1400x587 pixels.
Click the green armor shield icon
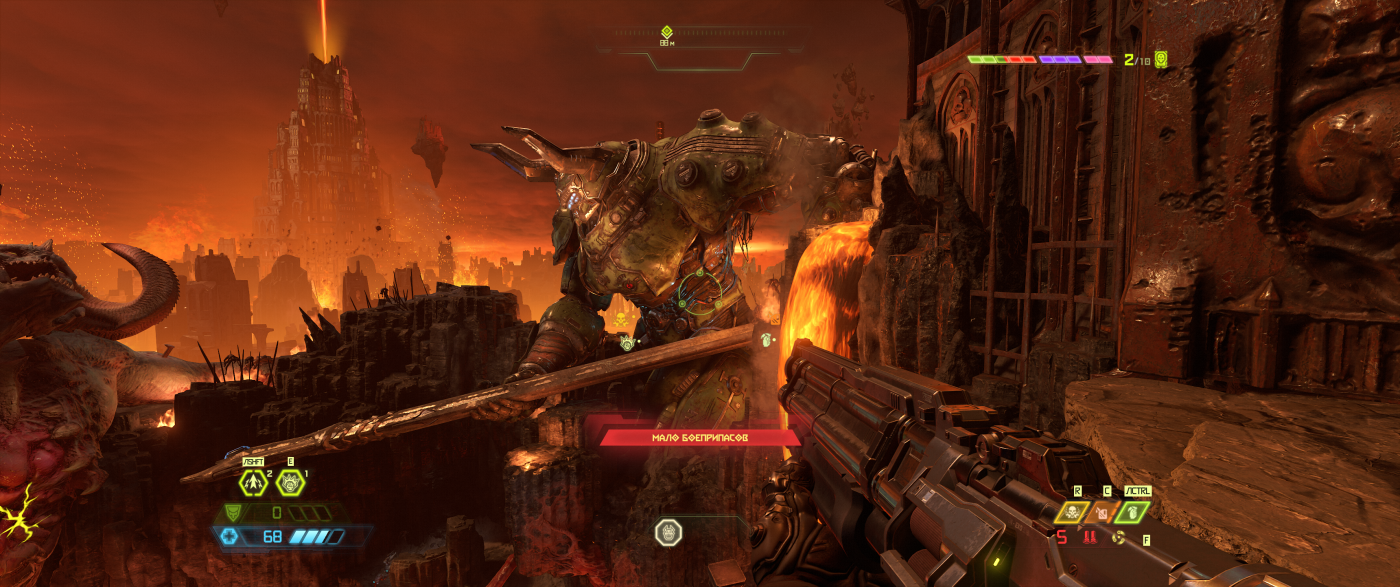tap(232, 512)
